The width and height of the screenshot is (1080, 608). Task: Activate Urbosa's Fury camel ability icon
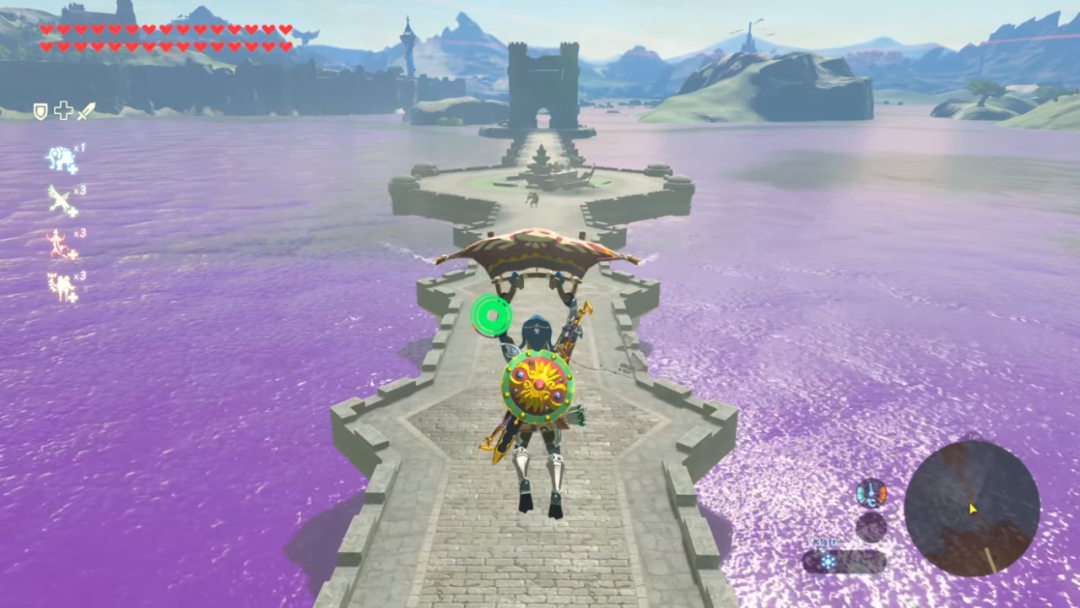pos(62,287)
